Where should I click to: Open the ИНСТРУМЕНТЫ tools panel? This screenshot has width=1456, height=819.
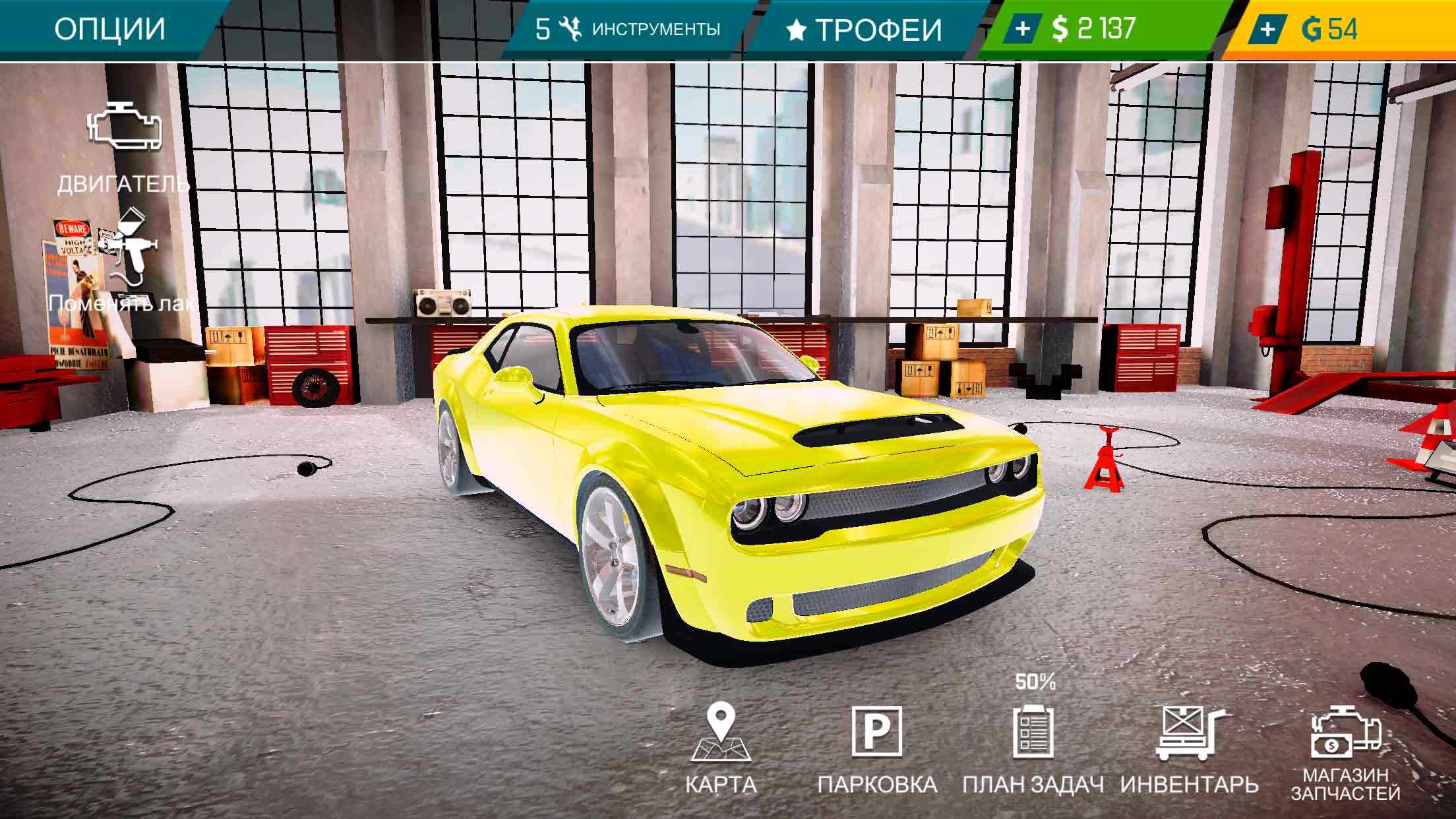[628, 29]
